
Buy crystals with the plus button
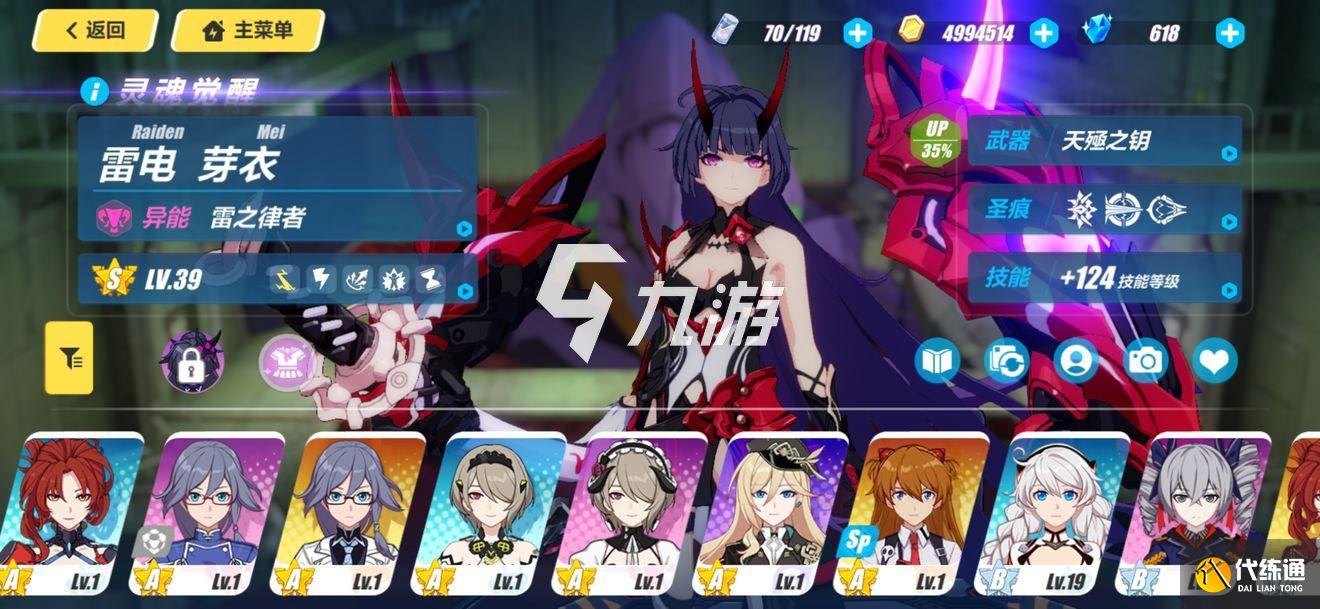pyautogui.click(x=1229, y=33)
